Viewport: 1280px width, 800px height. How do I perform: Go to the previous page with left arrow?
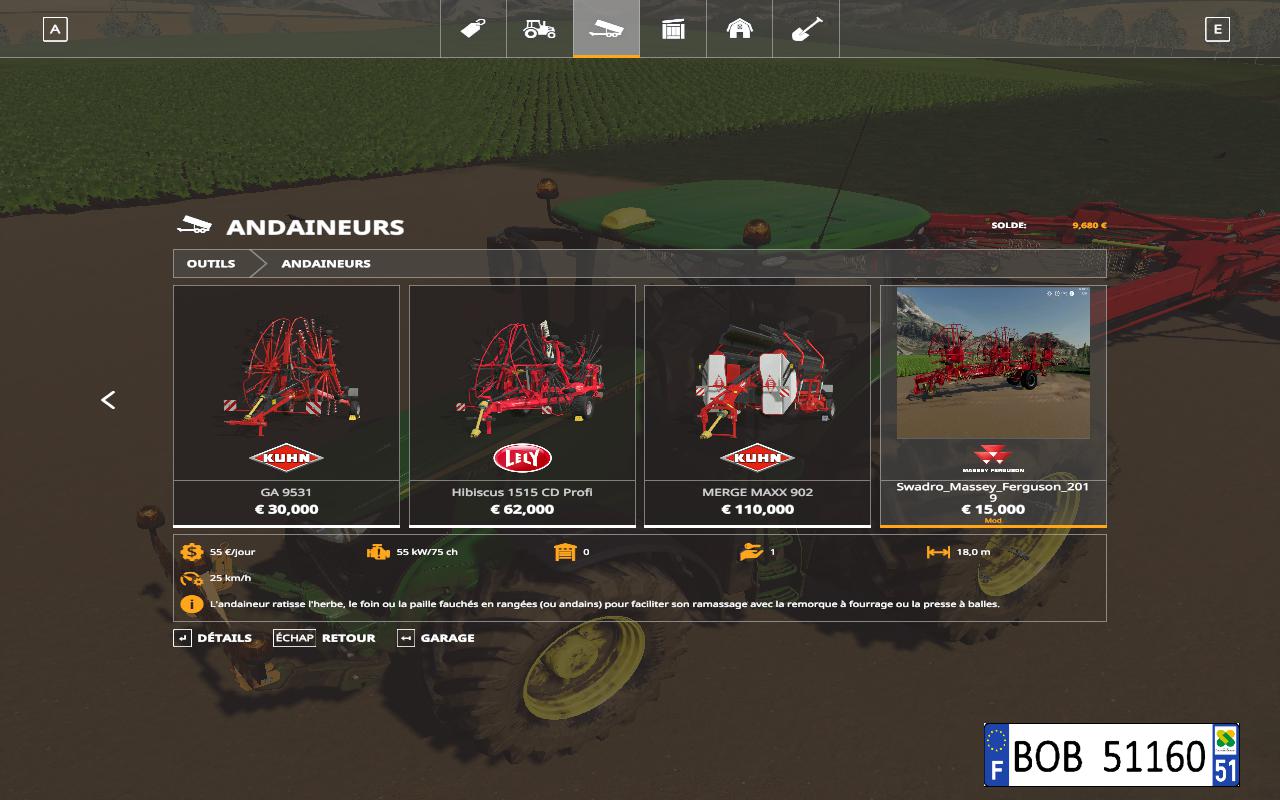[108, 400]
